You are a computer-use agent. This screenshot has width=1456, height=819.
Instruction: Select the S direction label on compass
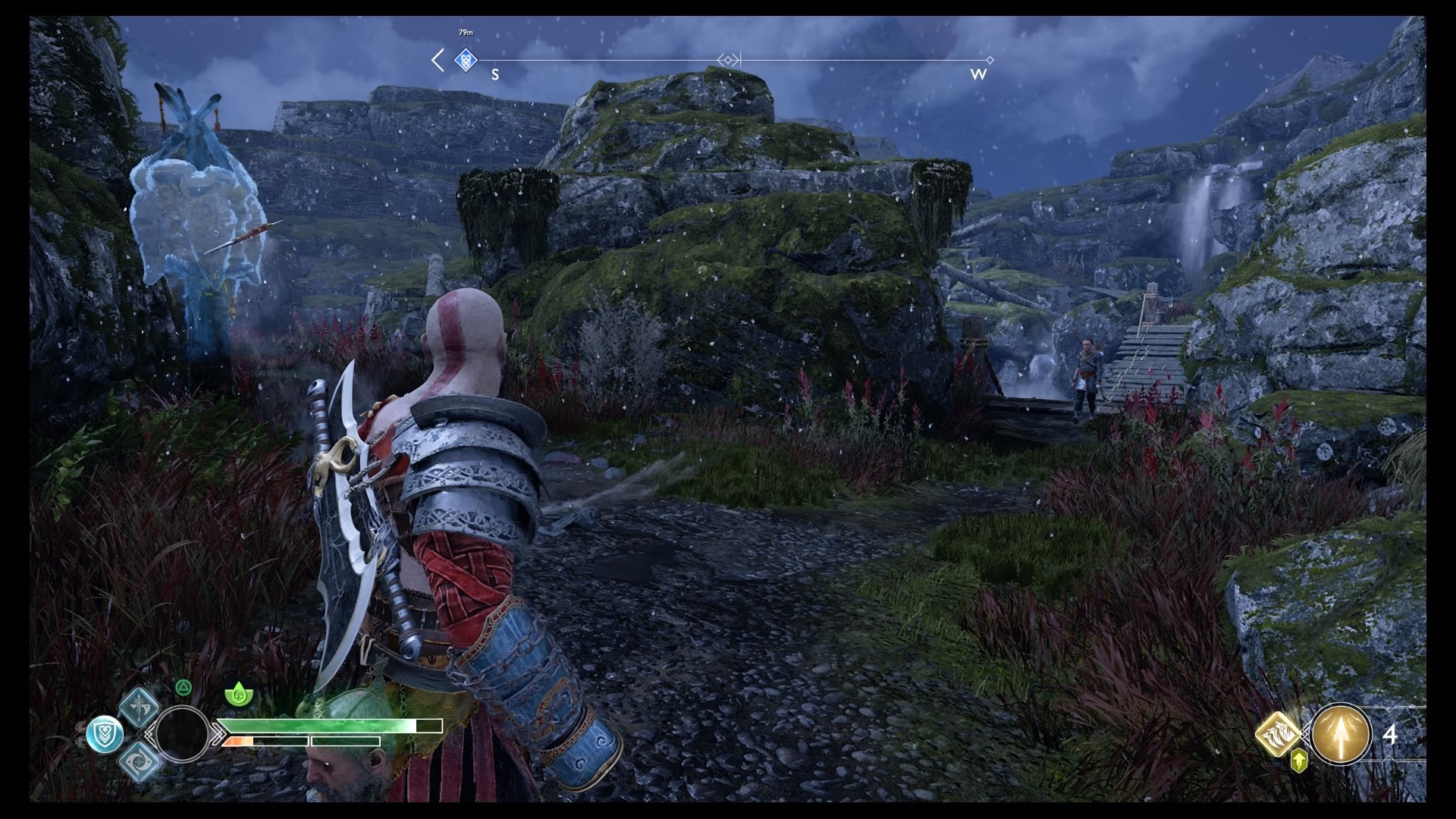(x=494, y=75)
